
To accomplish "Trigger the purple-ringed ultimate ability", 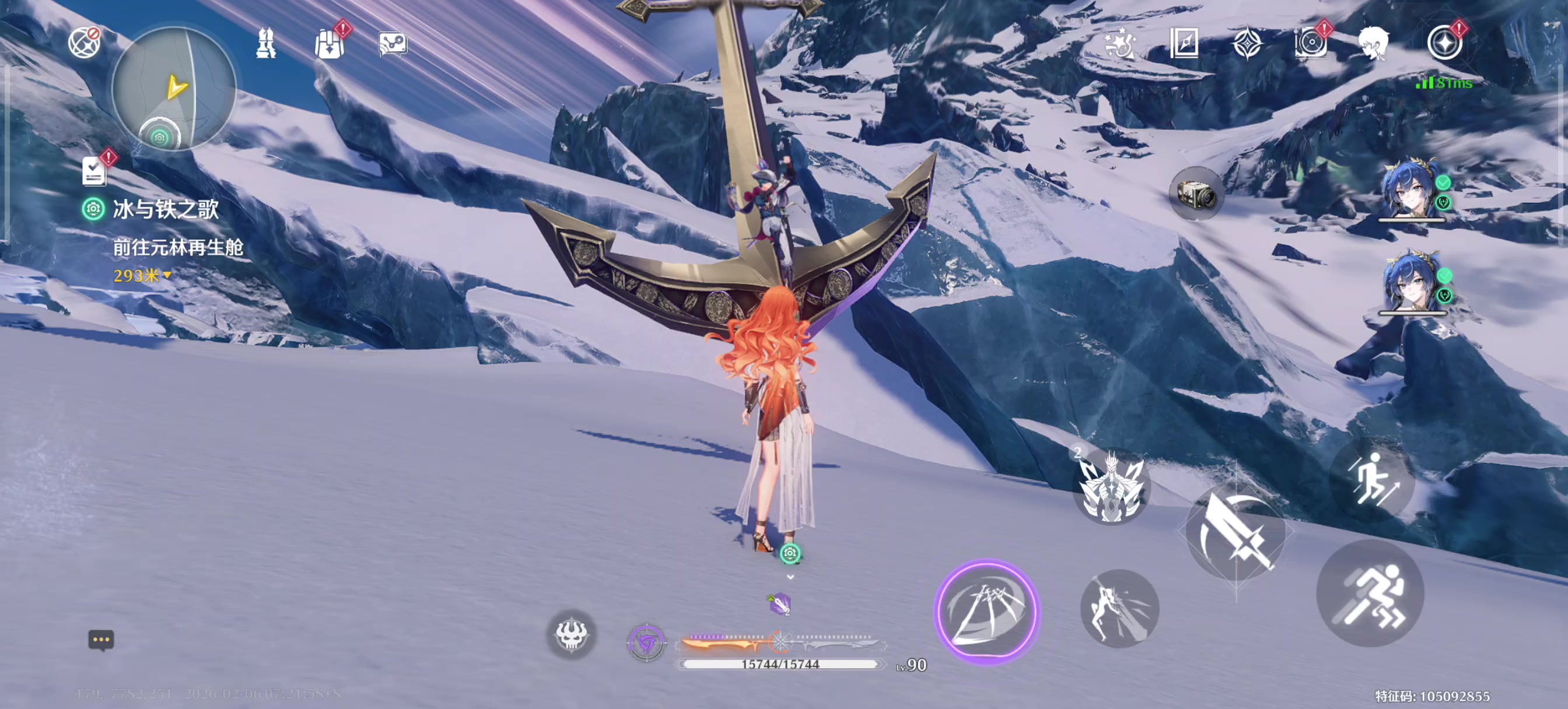I will 986,612.
